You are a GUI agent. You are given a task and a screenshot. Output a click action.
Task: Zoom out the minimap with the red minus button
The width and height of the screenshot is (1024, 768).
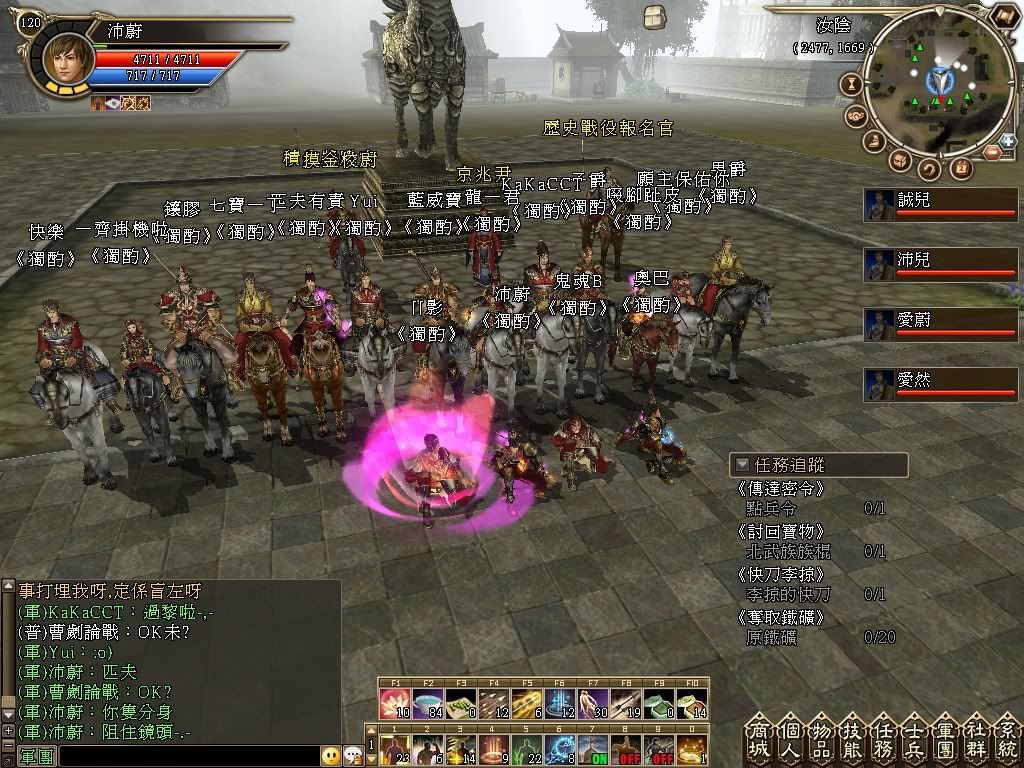click(x=992, y=153)
